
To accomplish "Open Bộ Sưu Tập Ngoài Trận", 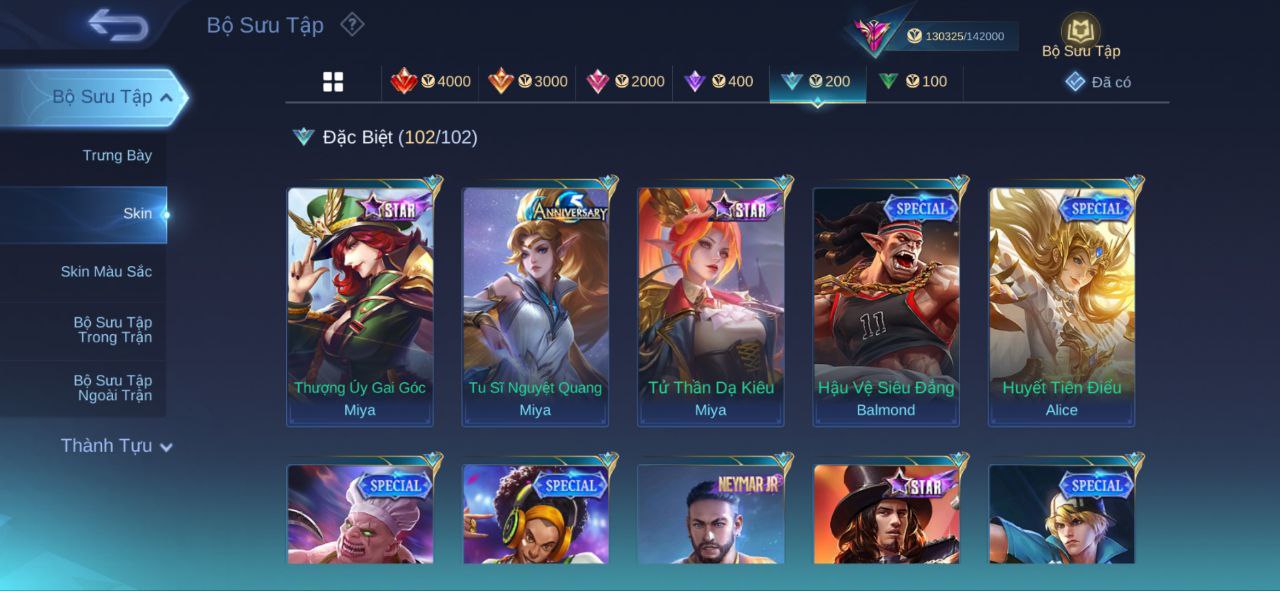I will (x=113, y=388).
